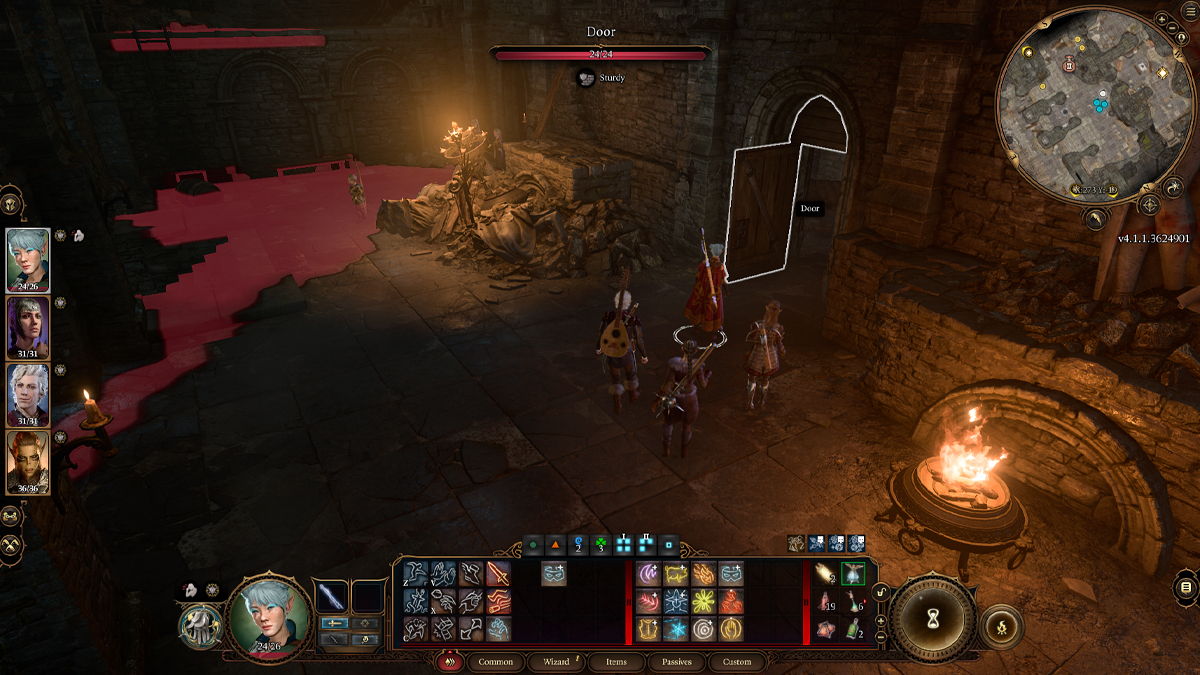Switch to the Custom hotbar tab
The width and height of the screenshot is (1200, 675).
(x=737, y=662)
